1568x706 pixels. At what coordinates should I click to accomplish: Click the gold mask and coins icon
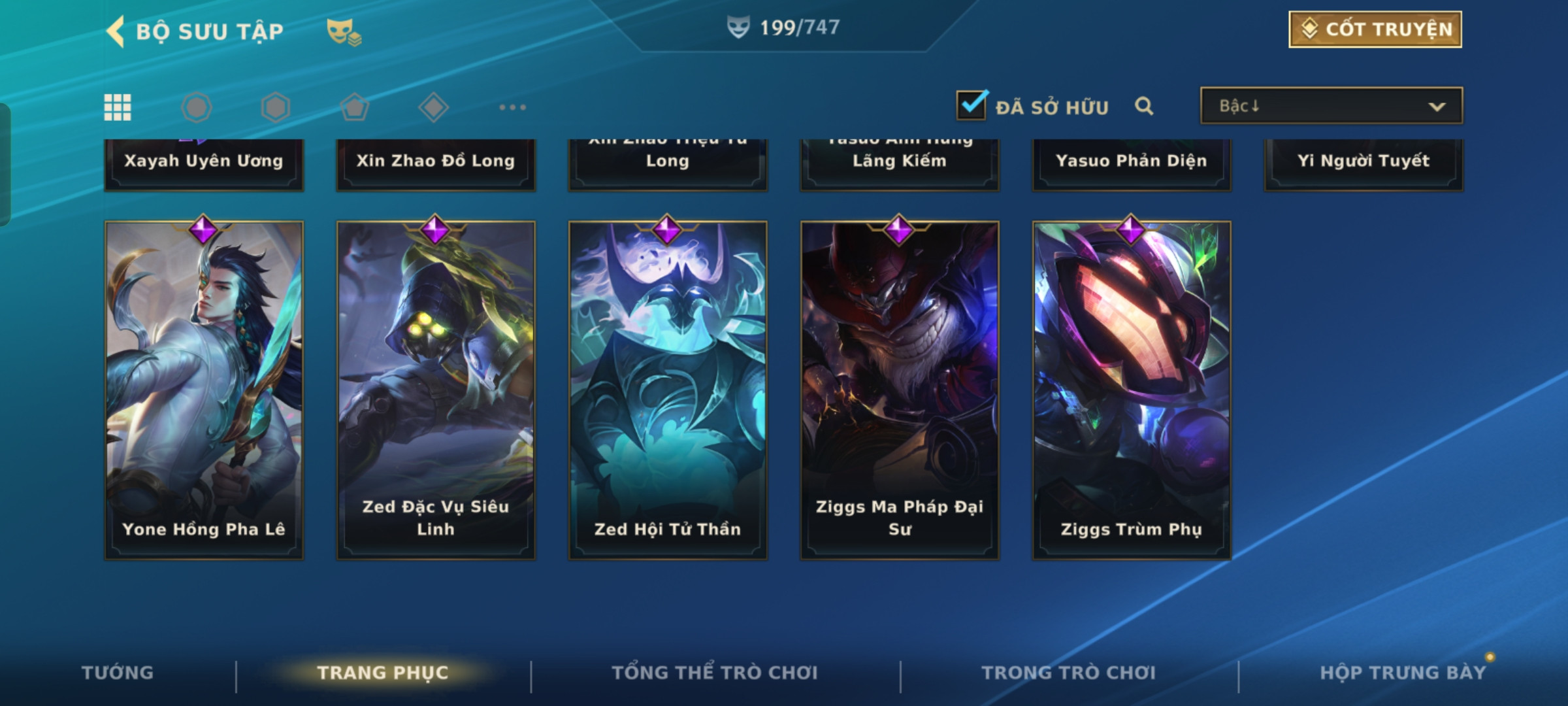344,31
